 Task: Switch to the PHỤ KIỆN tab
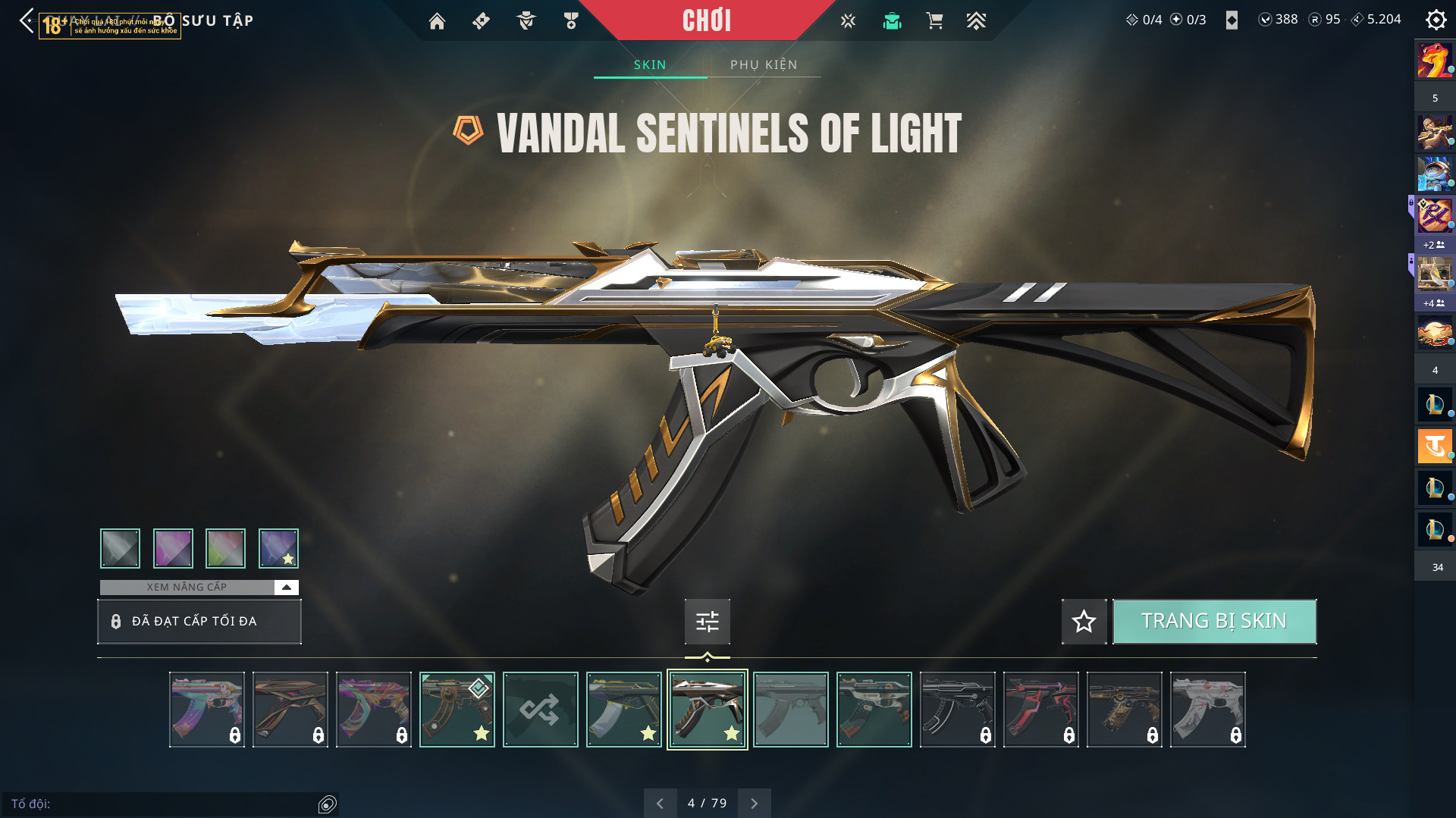coord(764,64)
